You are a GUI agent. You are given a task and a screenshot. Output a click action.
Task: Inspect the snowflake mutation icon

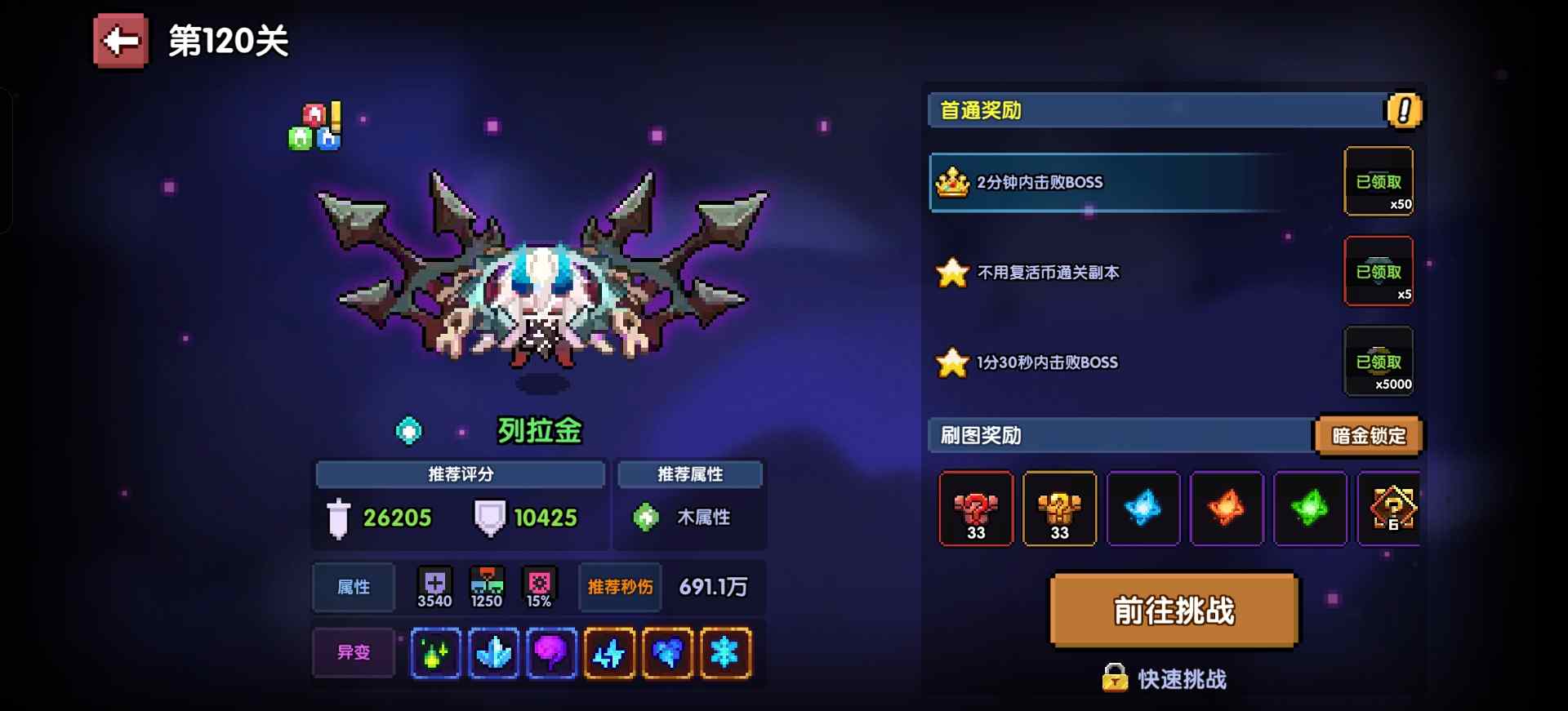pos(725,651)
